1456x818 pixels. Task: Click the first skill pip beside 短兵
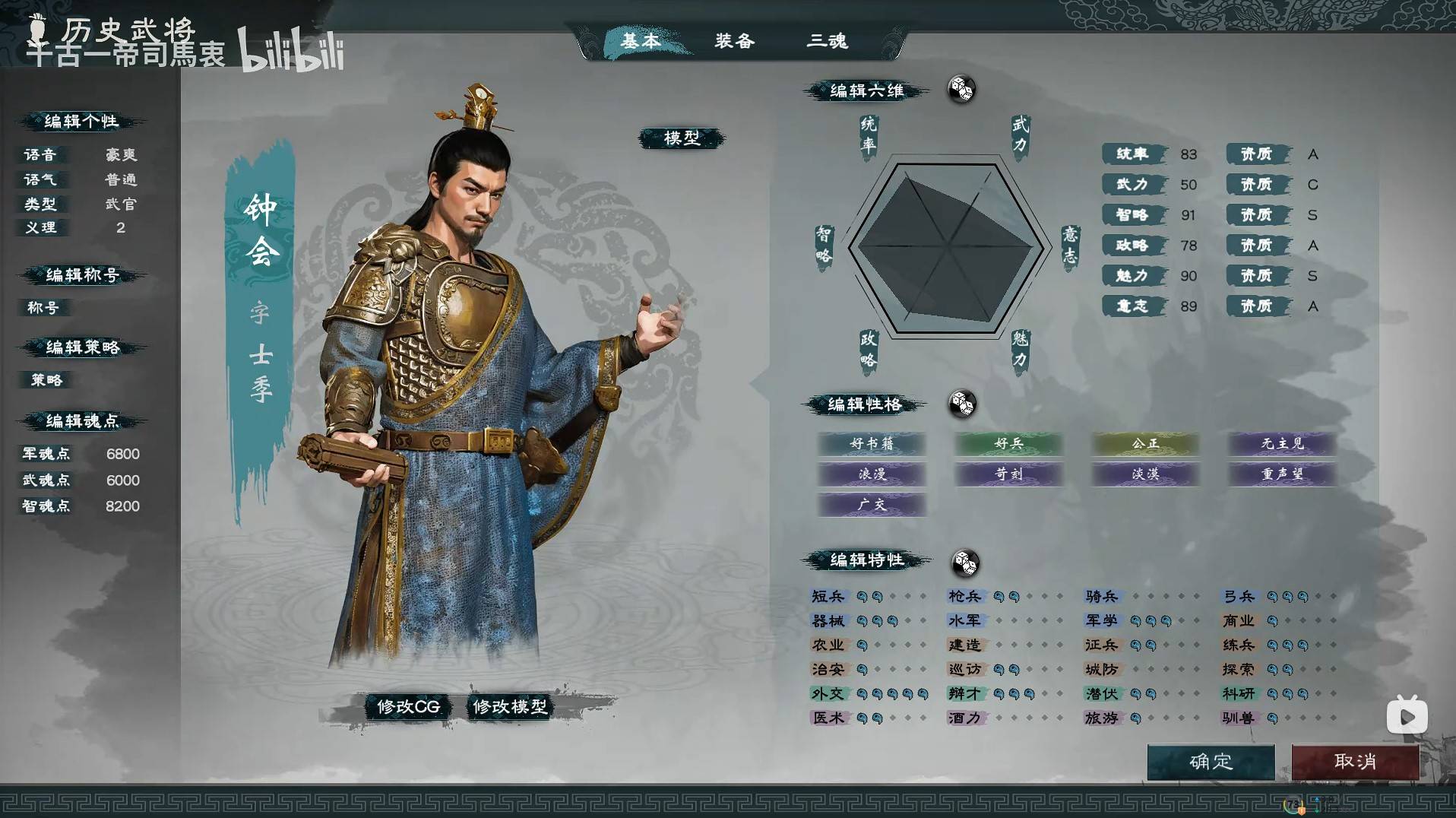(x=861, y=596)
